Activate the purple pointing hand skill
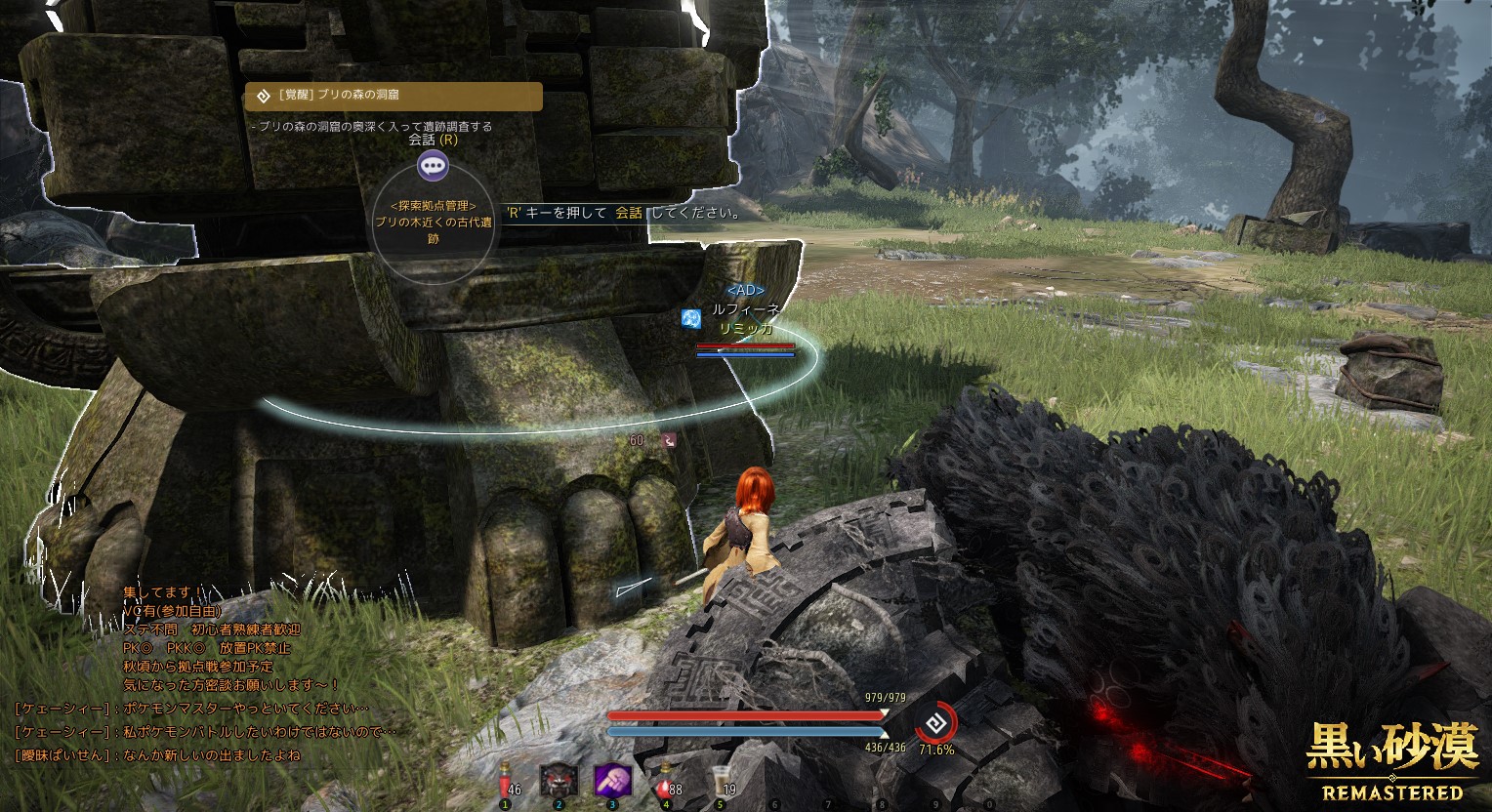The image size is (1492, 812). pyautogui.click(x=612, y=781)
